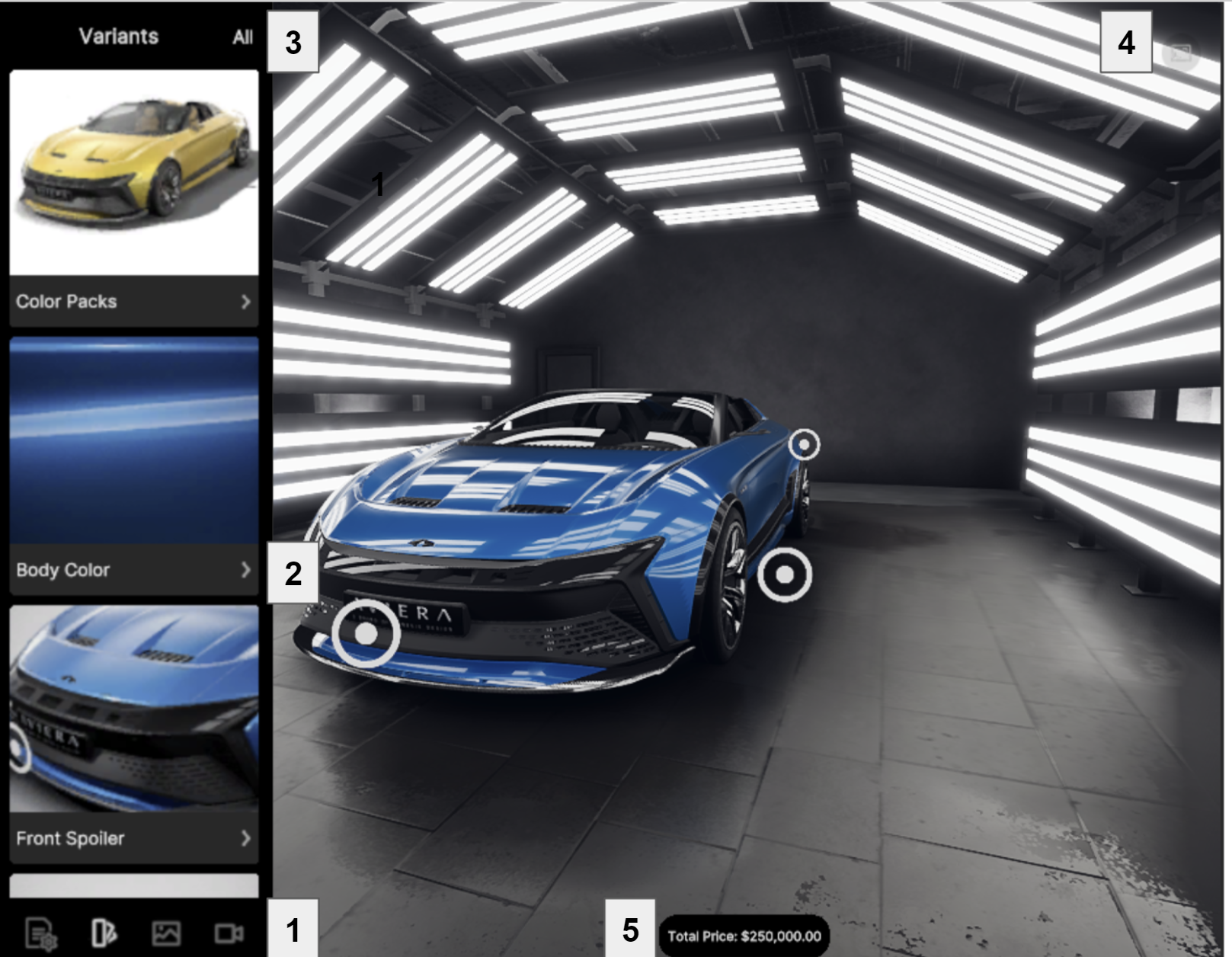1232x957 pixels.
Task: Select the Front Spoiler preview image
Action: pos(133,709)
